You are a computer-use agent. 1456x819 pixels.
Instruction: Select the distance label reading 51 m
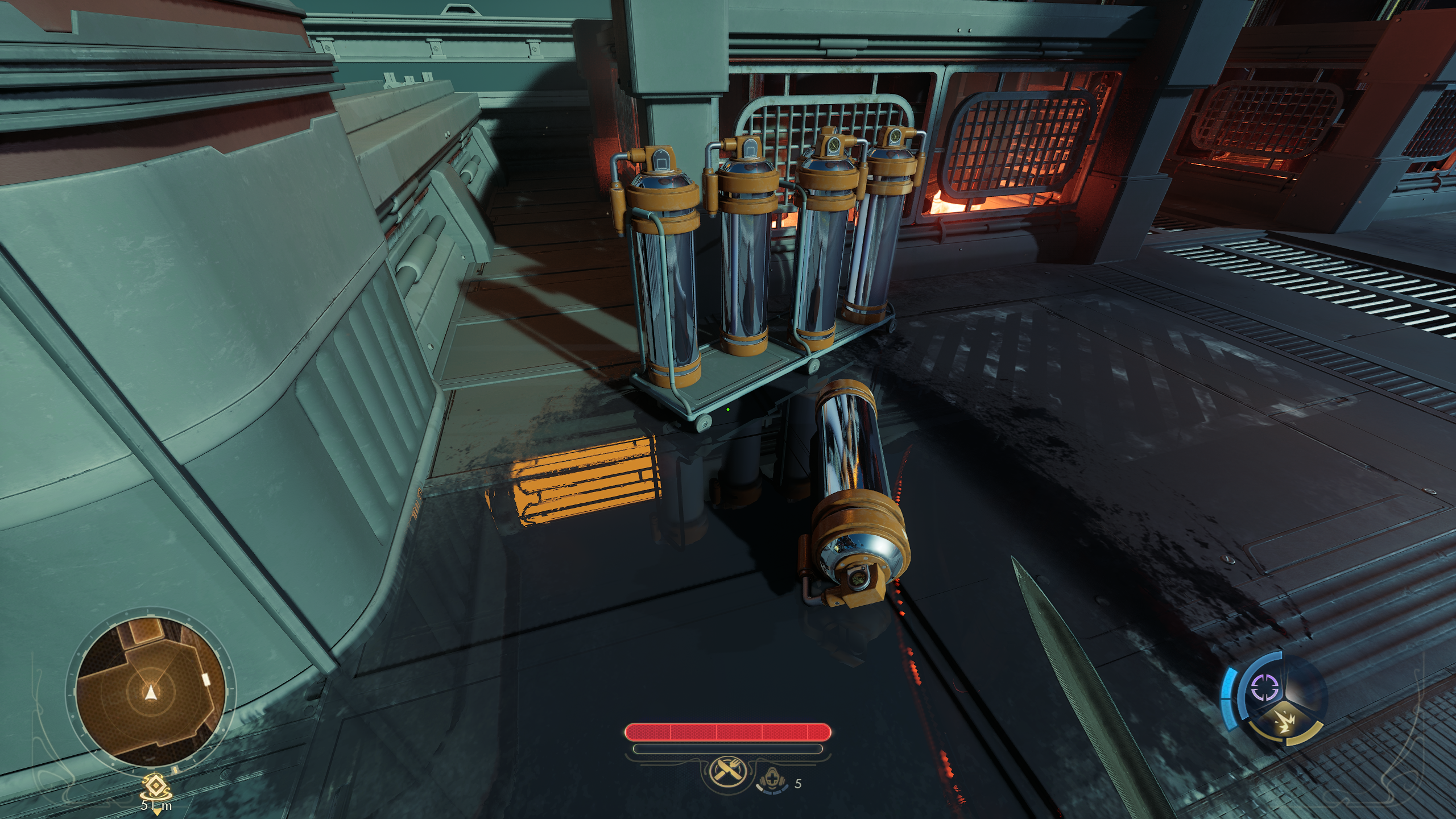click(x=157, y=806)
